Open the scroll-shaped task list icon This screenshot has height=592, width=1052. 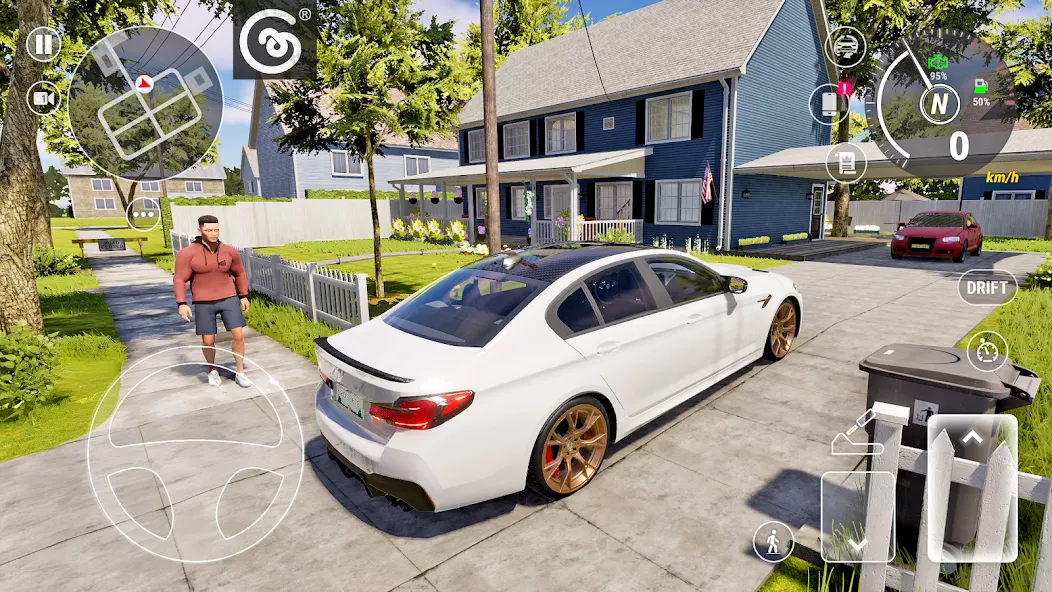[x=846, y=162]
